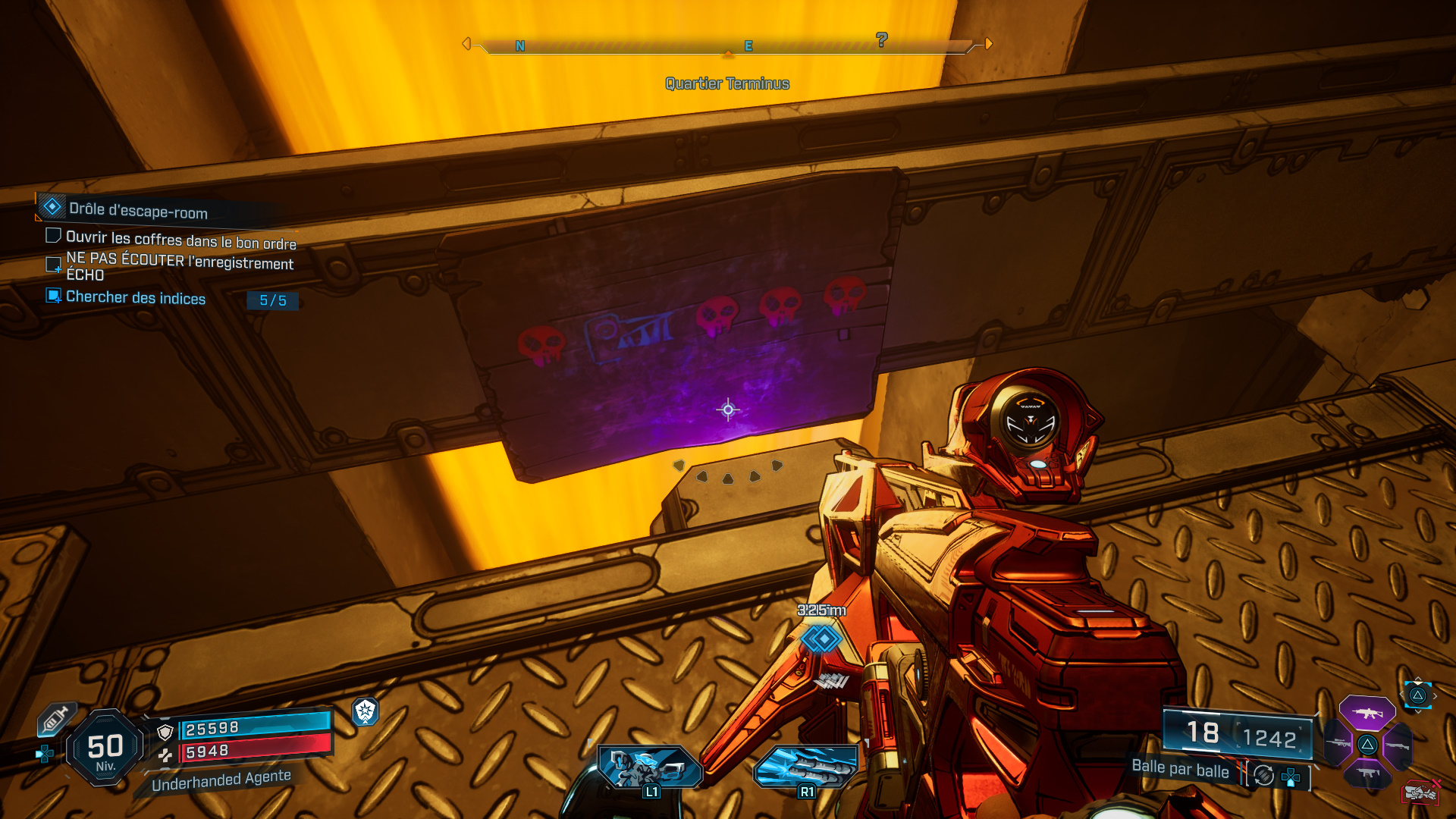This screenshot has height=819, width=1456.
Task: Open the right compass chevron
Action: coord(988,44)
